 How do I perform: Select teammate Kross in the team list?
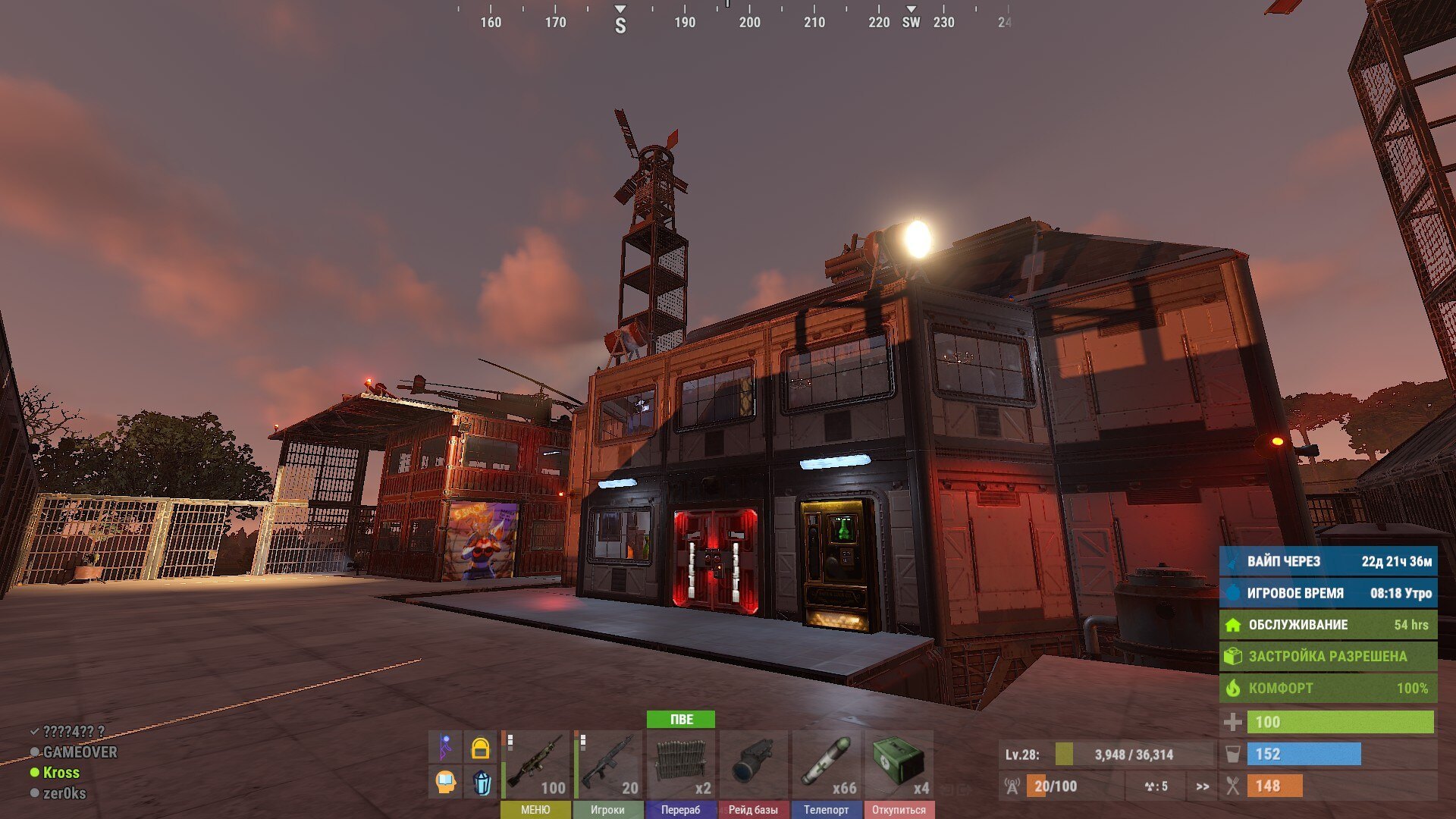point(61,773)
